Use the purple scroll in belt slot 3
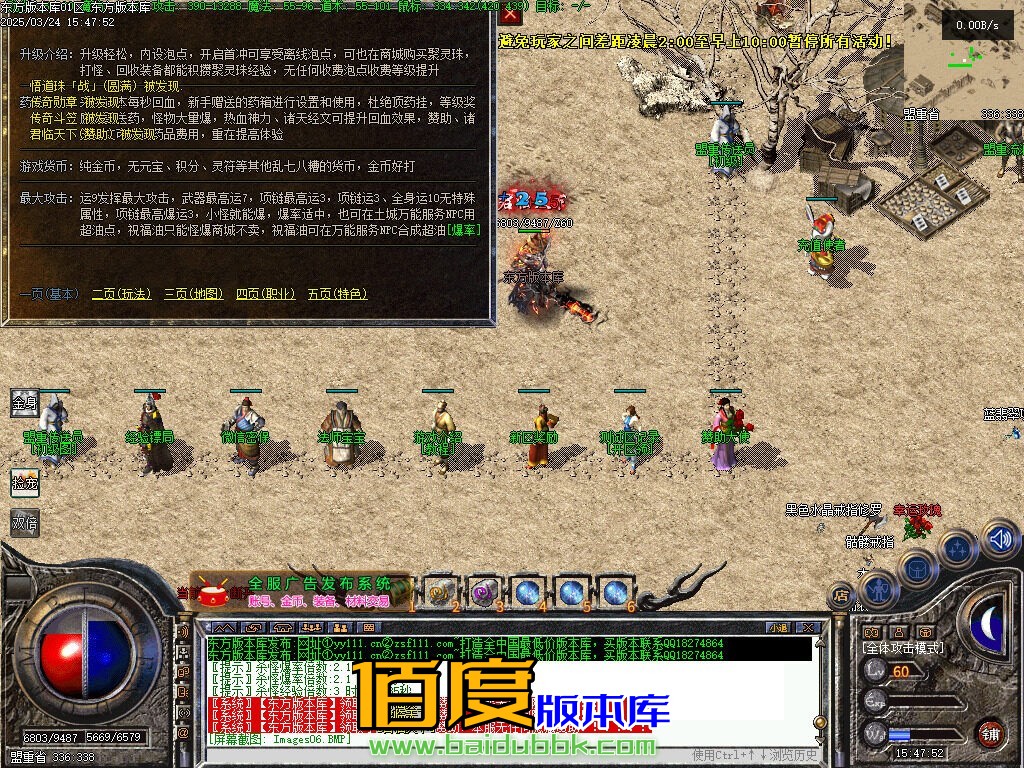Screen dimensions: 1024x768 [484, 591]
